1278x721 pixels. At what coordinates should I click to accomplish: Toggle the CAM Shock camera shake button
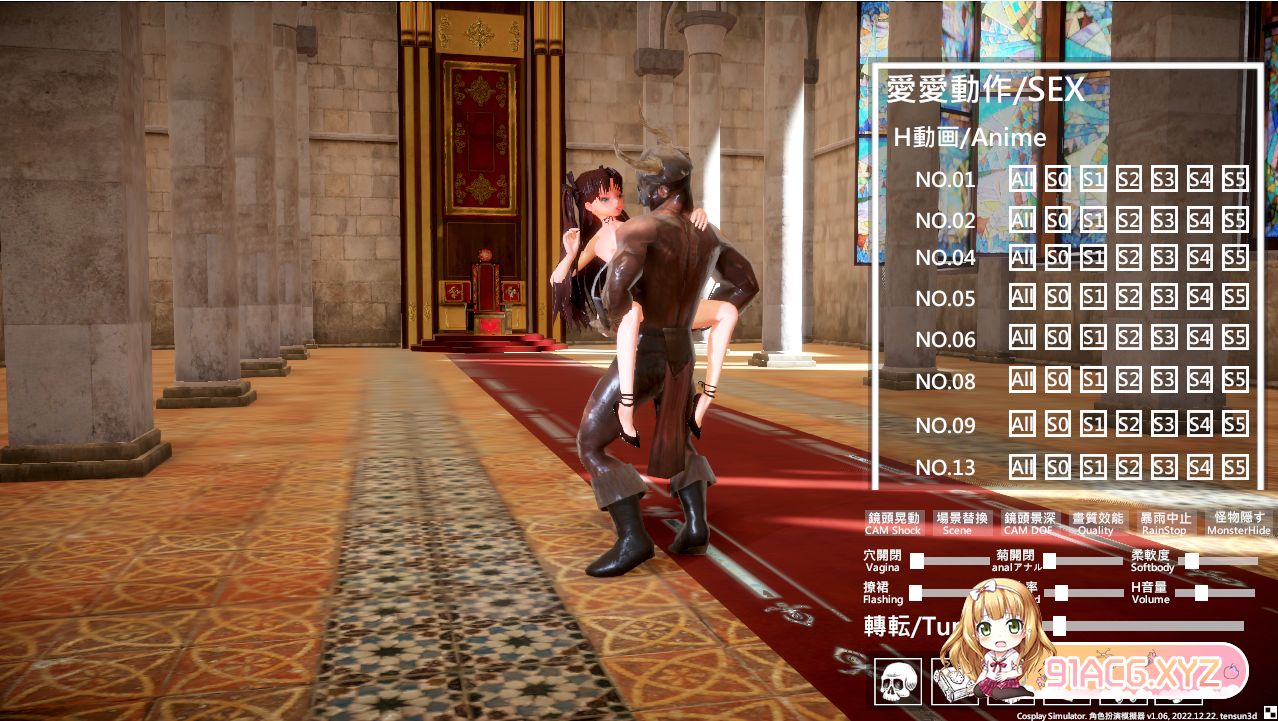[x=892, y=523]
